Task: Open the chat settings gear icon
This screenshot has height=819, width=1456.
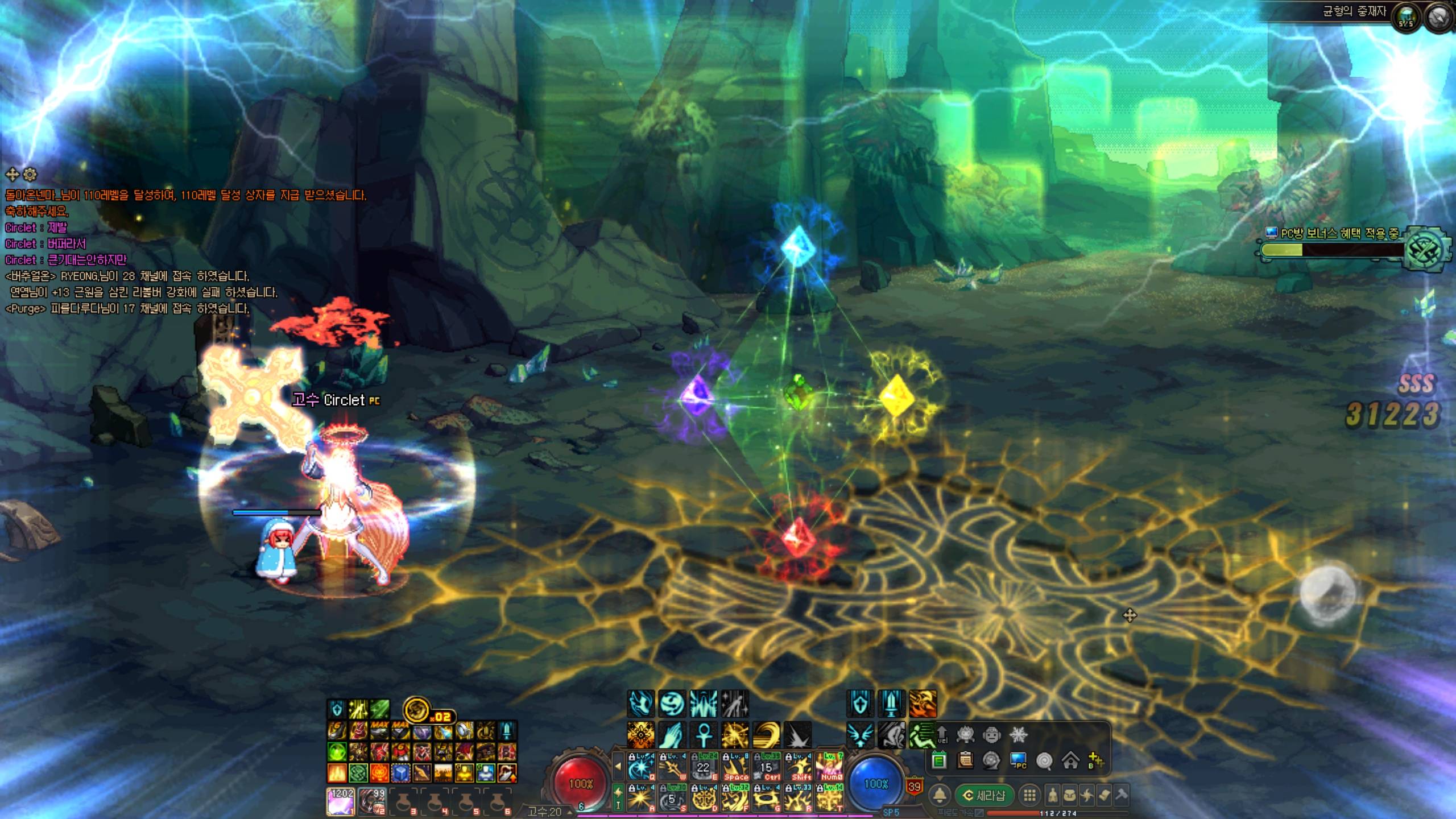Action: 30,174
